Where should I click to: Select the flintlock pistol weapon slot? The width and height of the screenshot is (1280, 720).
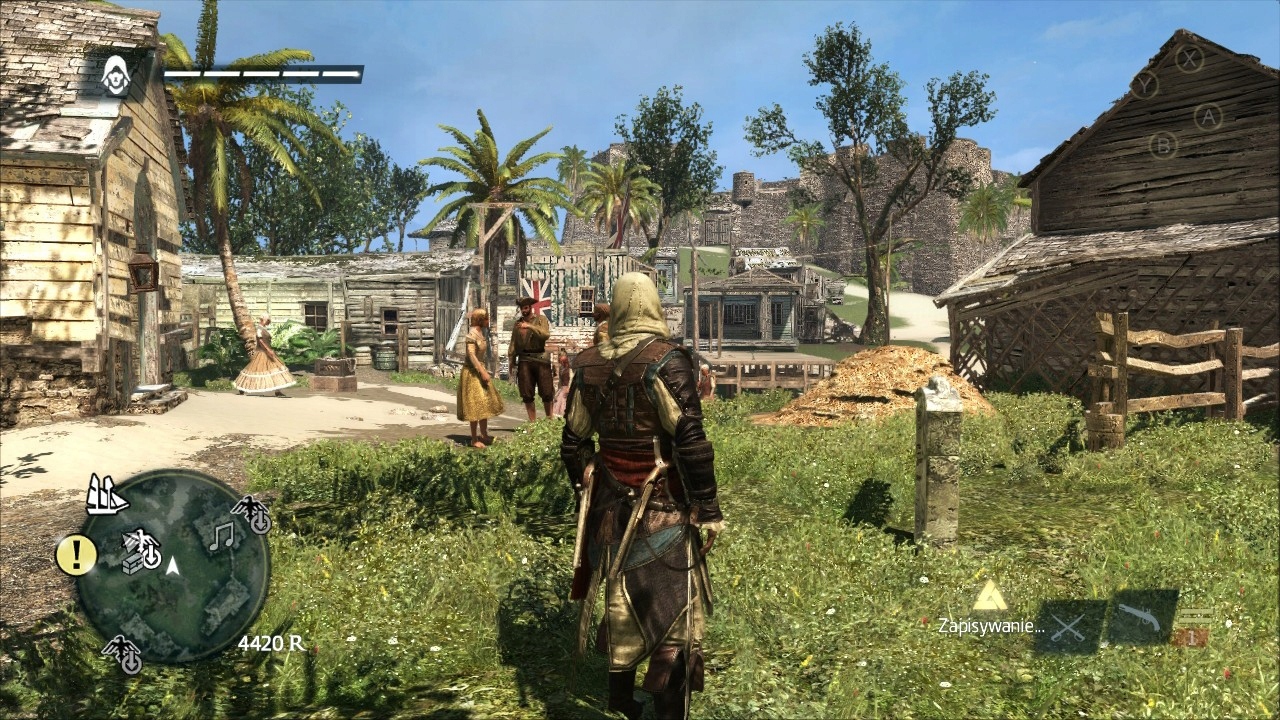click(x=1140, y=619)
